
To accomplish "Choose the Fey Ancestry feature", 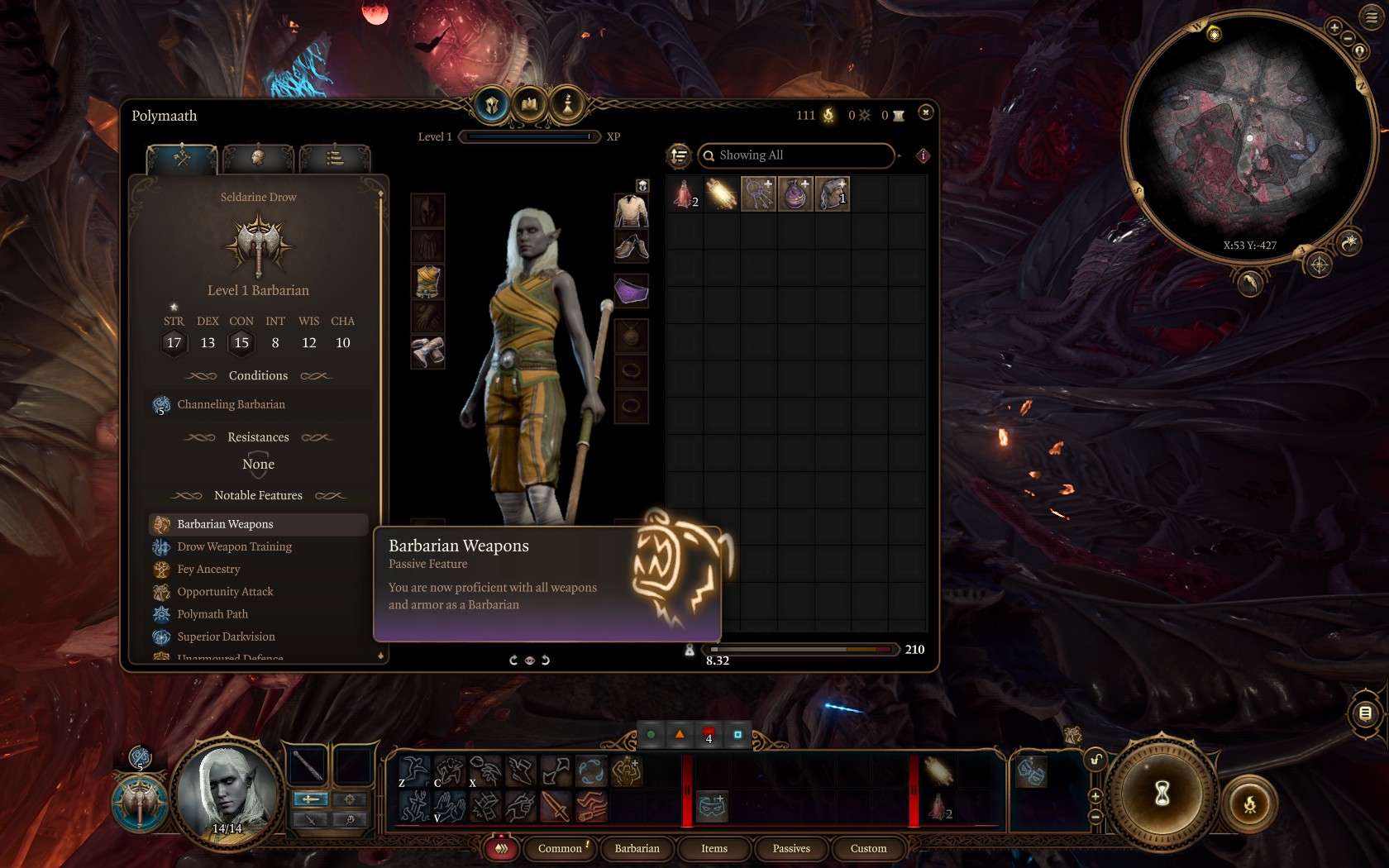I will 208,569.
